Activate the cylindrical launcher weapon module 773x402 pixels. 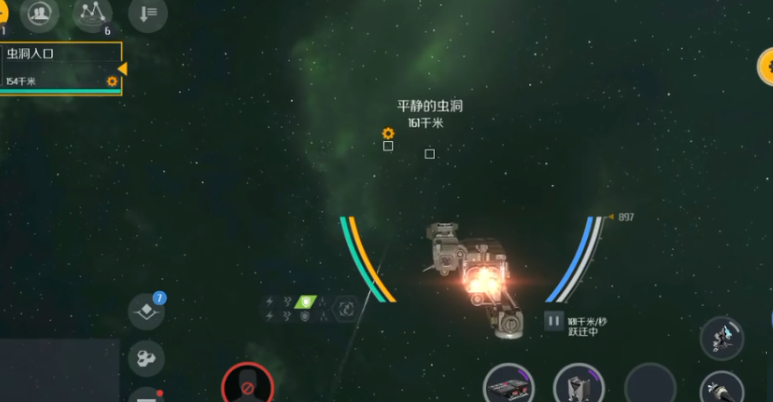tap(721, 389)
